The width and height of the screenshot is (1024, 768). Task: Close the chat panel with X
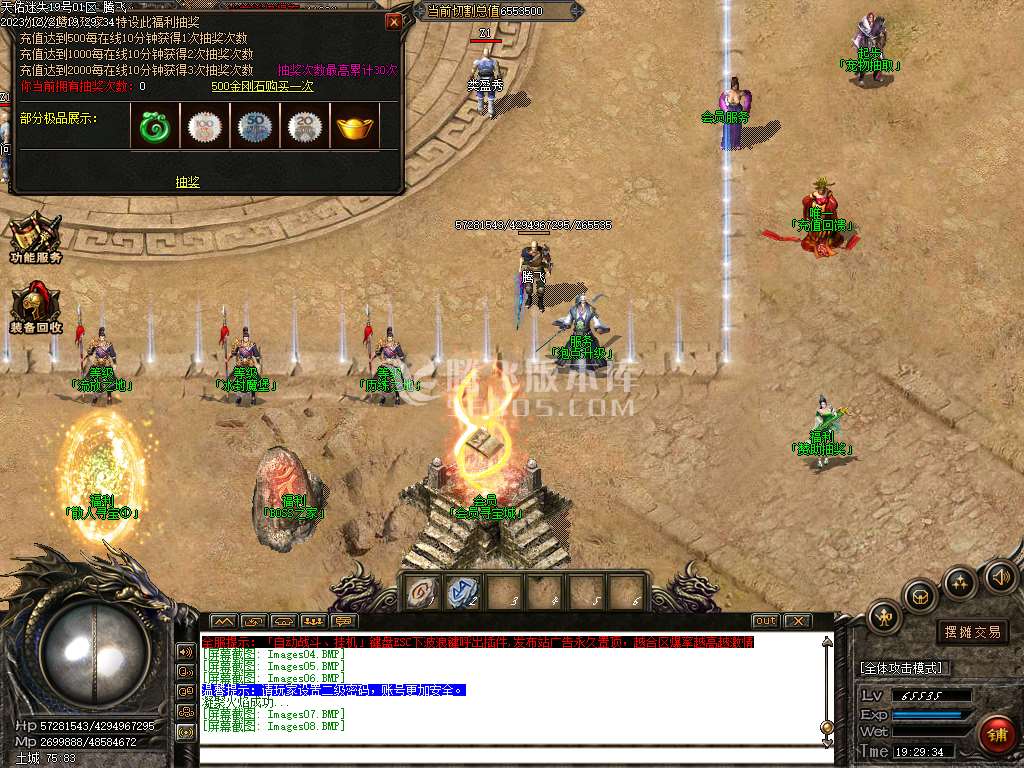coord(796,621)
